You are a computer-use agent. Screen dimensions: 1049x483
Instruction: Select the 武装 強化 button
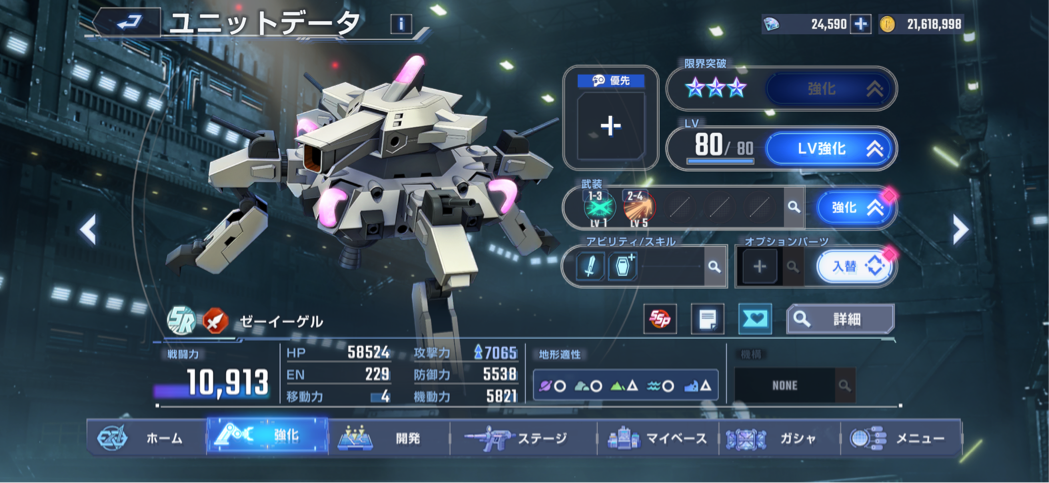[853, 208]
